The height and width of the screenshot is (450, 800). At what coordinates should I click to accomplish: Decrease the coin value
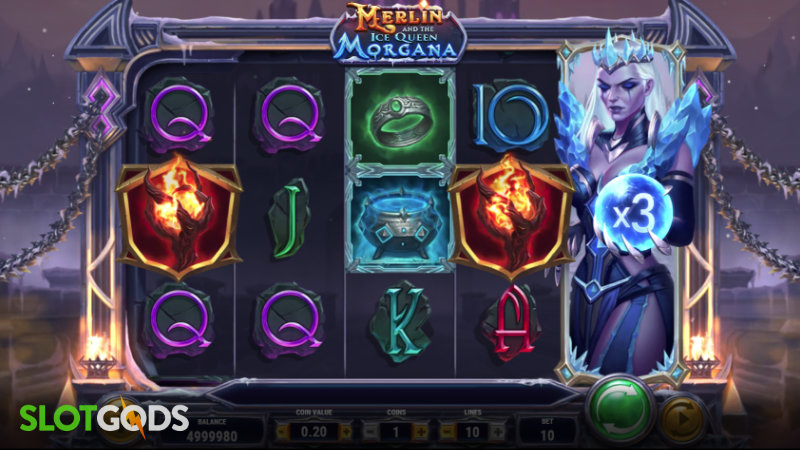(x=283, y=431)
